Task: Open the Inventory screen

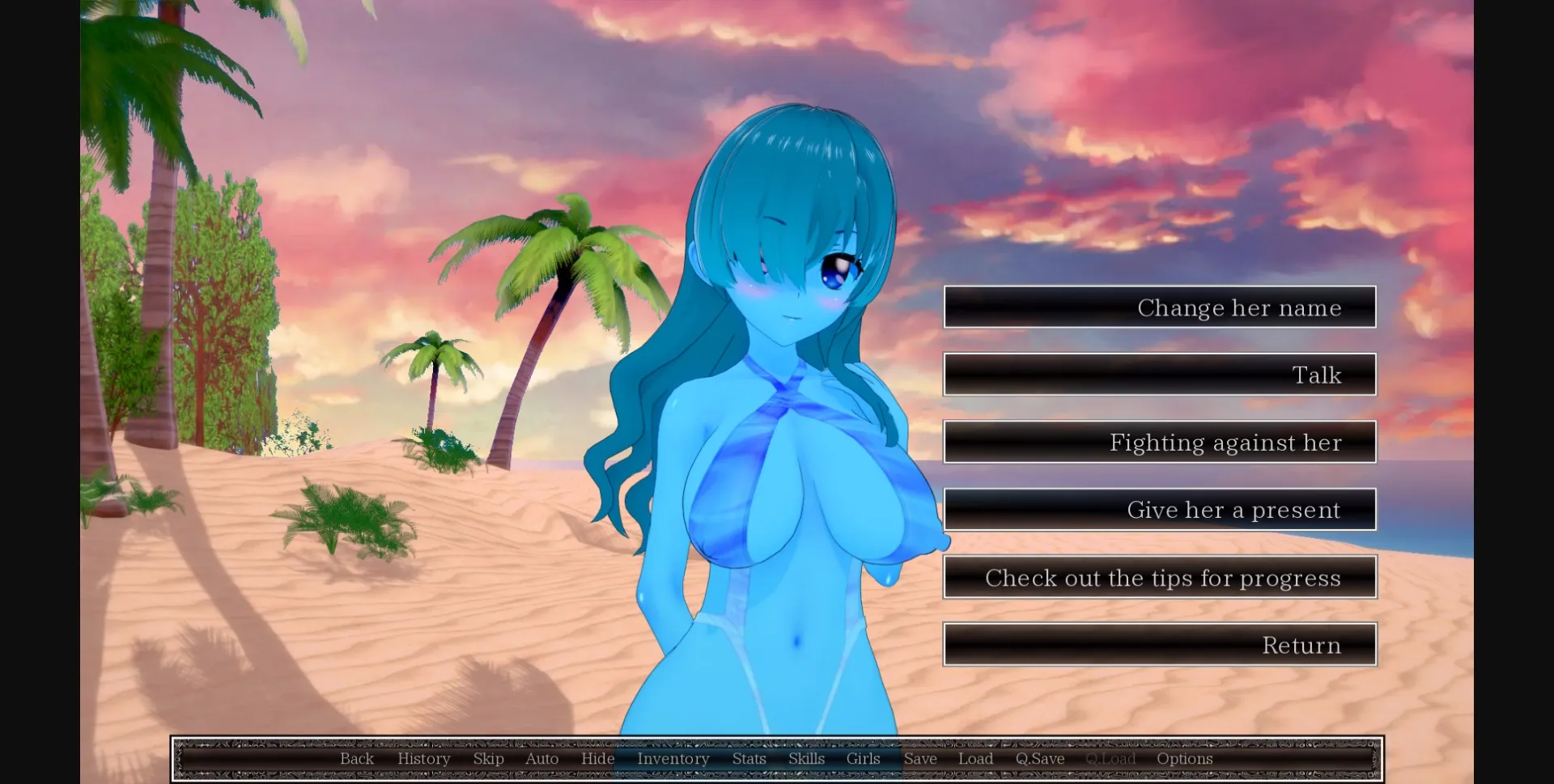Action: coord(673,758)
